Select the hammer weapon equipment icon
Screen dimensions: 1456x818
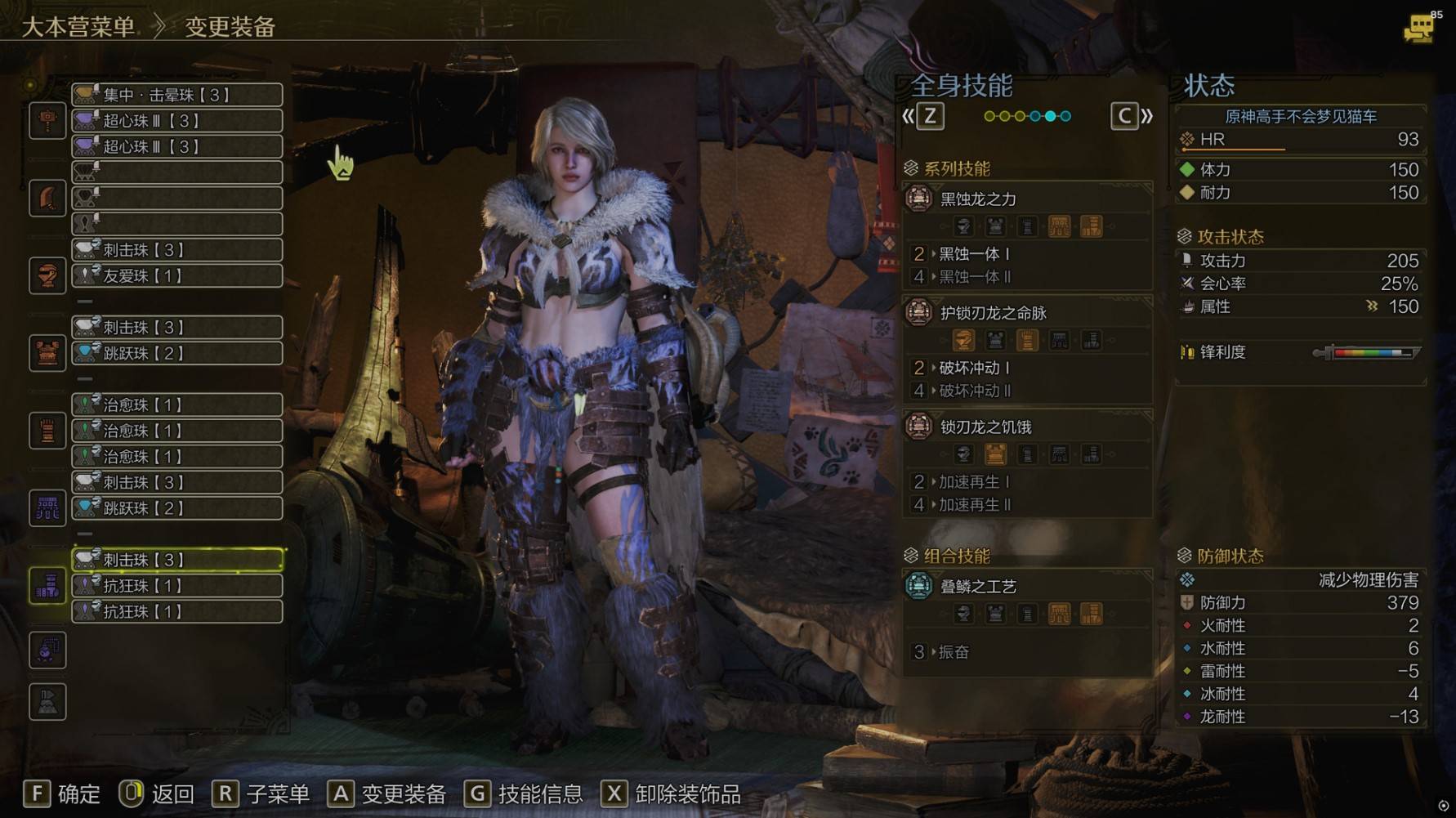click(x=47, y=121)
